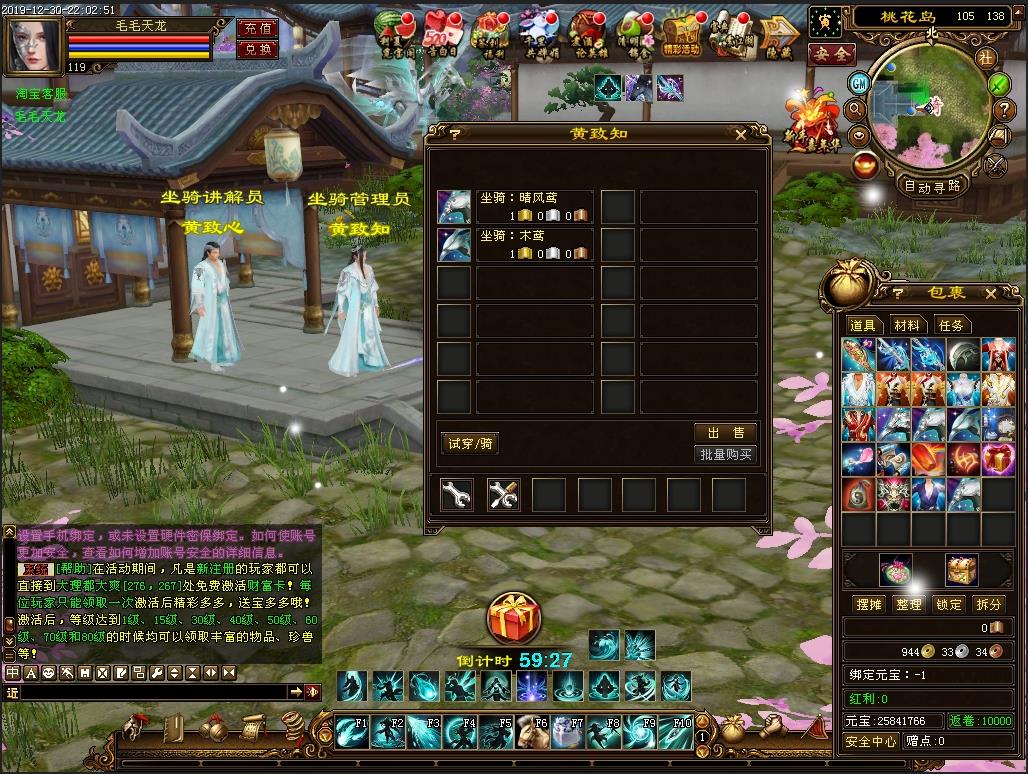Click the 充值 recharge button

pos(257,28)
